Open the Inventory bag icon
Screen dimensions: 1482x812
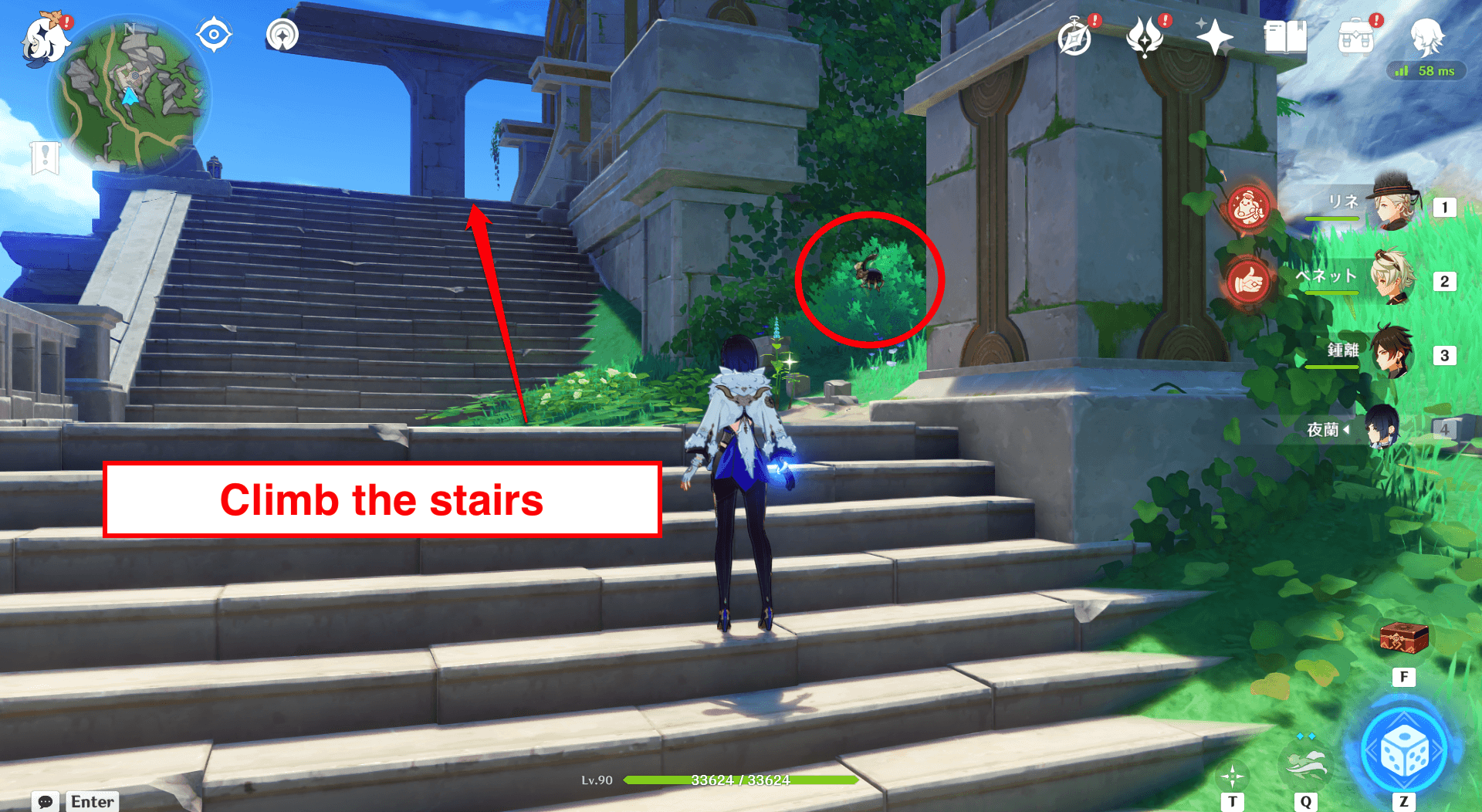coord(1356,36)
